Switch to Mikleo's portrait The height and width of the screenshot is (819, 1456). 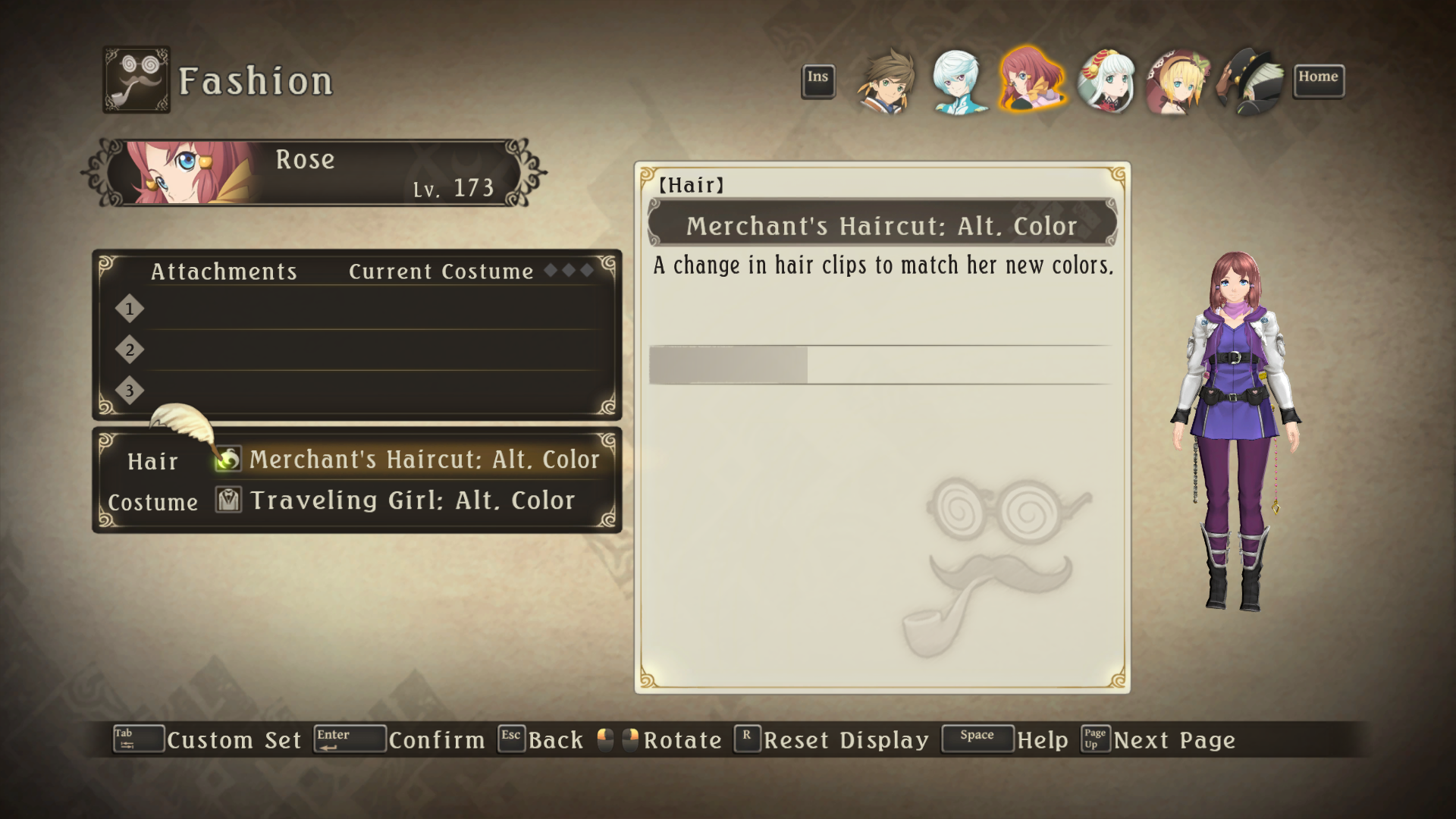[x=958, y=81]
